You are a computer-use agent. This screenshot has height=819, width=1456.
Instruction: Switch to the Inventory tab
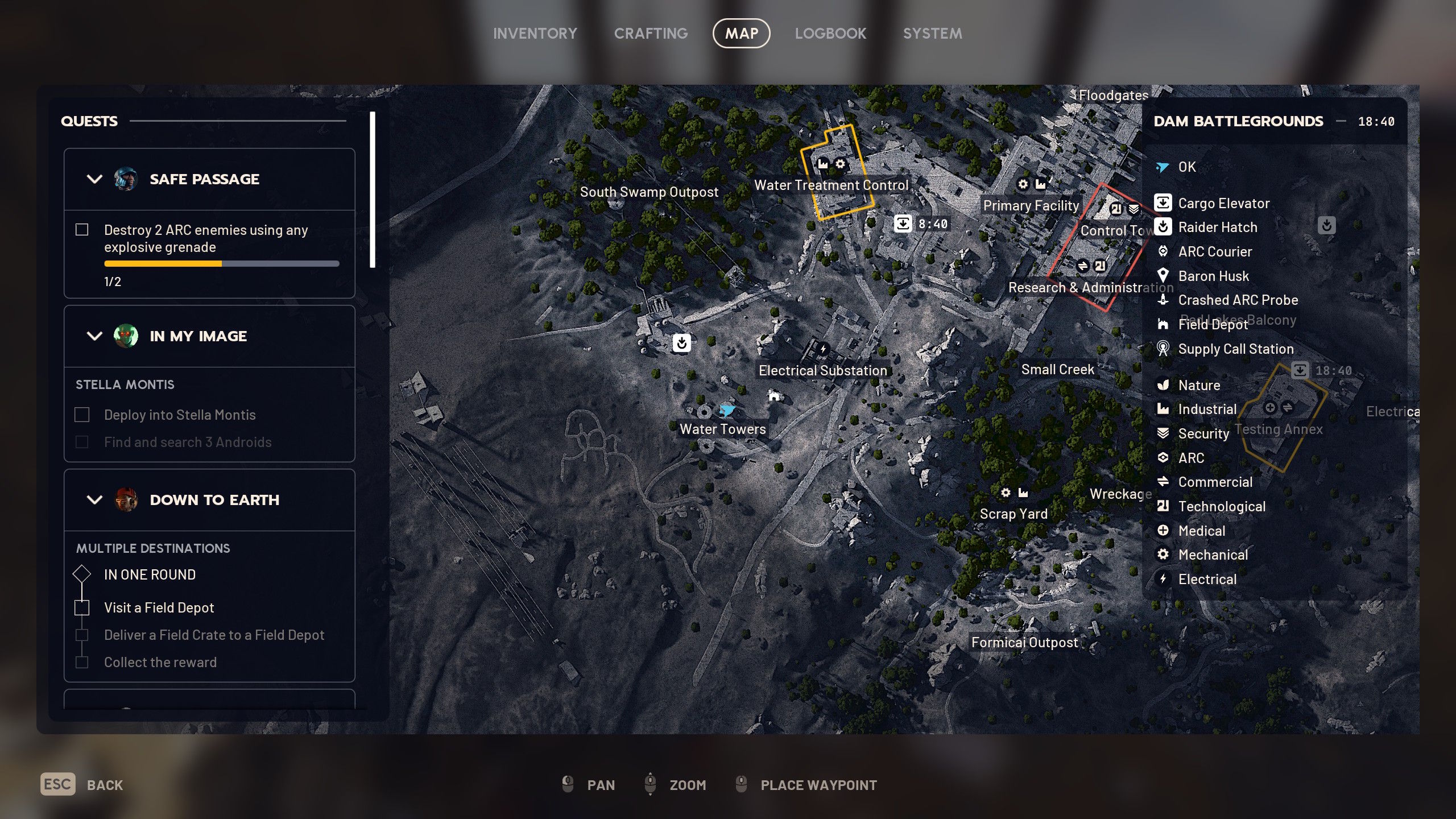pyautogui.click(x=535, y=34)
